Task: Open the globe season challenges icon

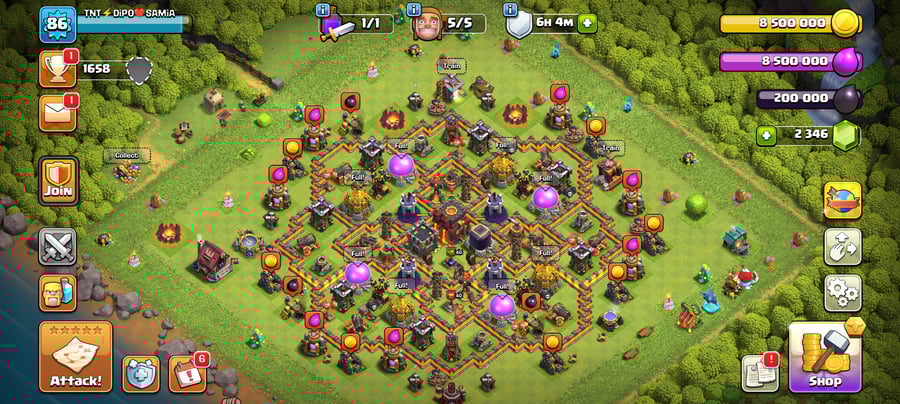Action: point(842,200)
